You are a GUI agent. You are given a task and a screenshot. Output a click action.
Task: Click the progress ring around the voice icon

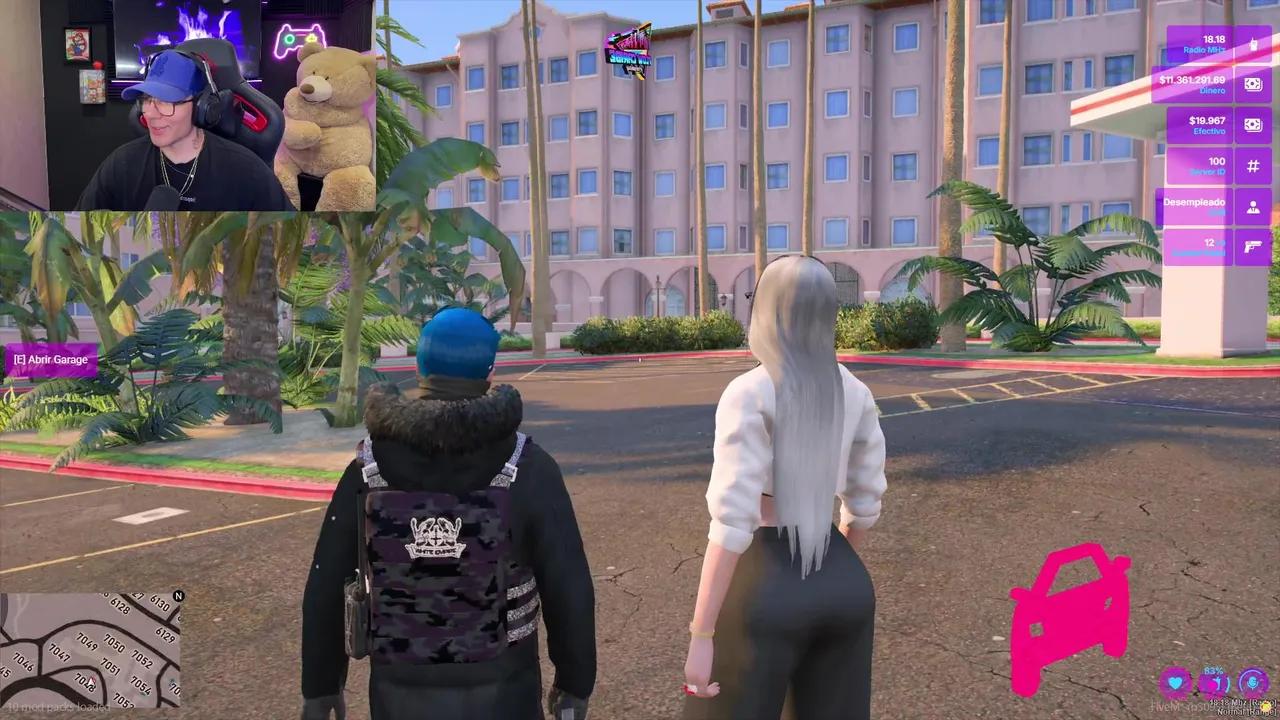(x=1248, y=669)
